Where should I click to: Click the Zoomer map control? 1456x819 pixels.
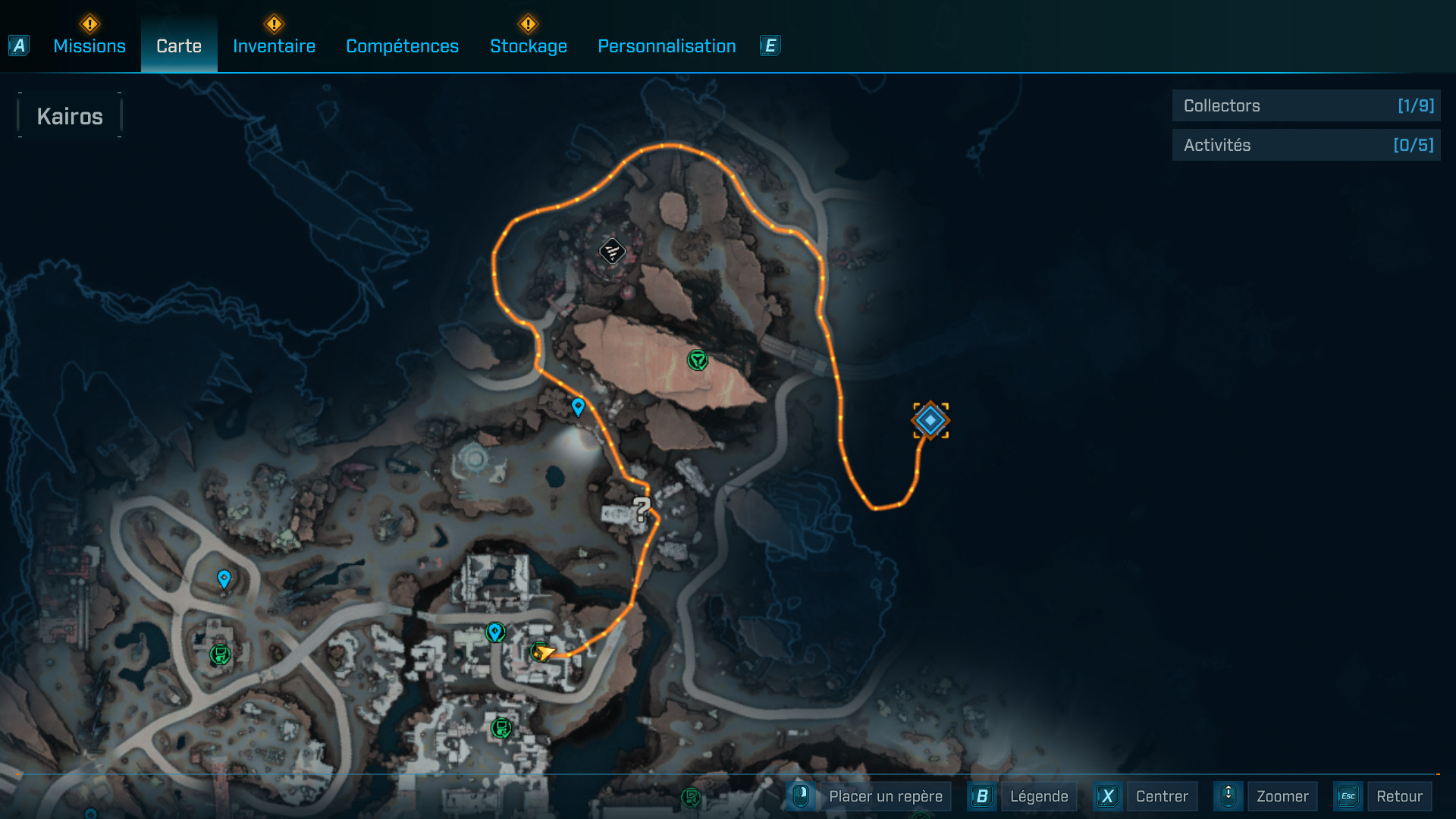tap(1282, 796)
